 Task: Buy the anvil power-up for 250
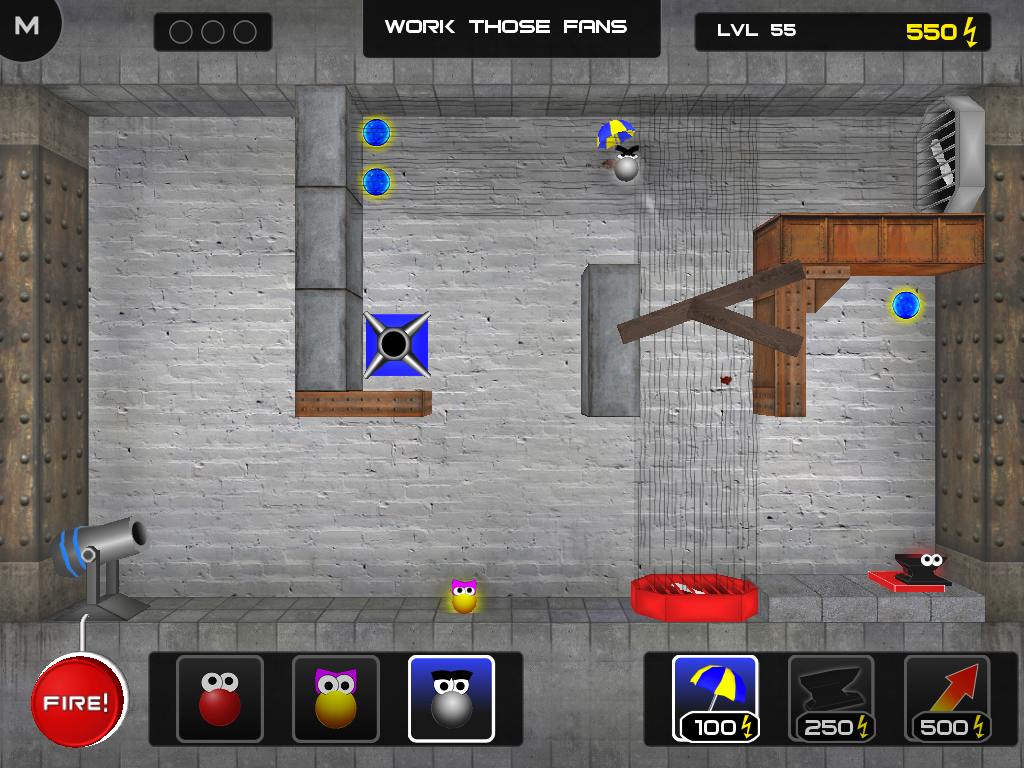click(831, 698)
